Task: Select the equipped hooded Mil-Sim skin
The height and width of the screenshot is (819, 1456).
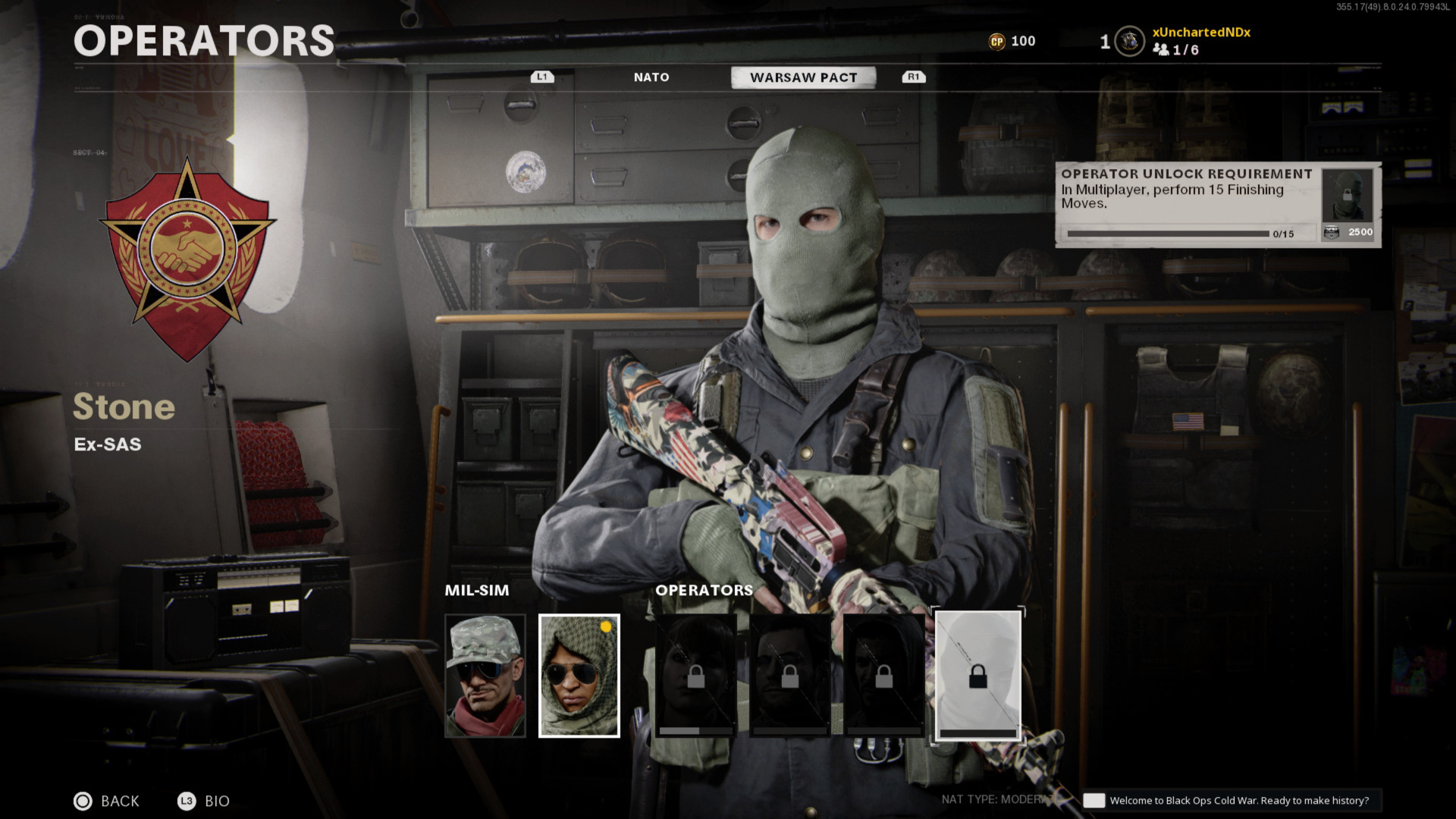Action: [579, 675]
